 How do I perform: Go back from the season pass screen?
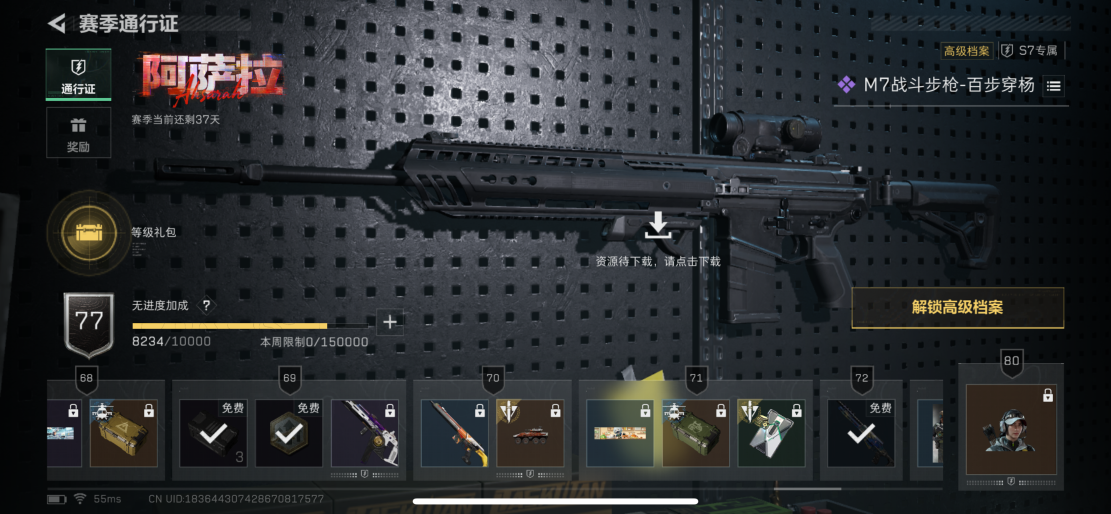point(57,22)
